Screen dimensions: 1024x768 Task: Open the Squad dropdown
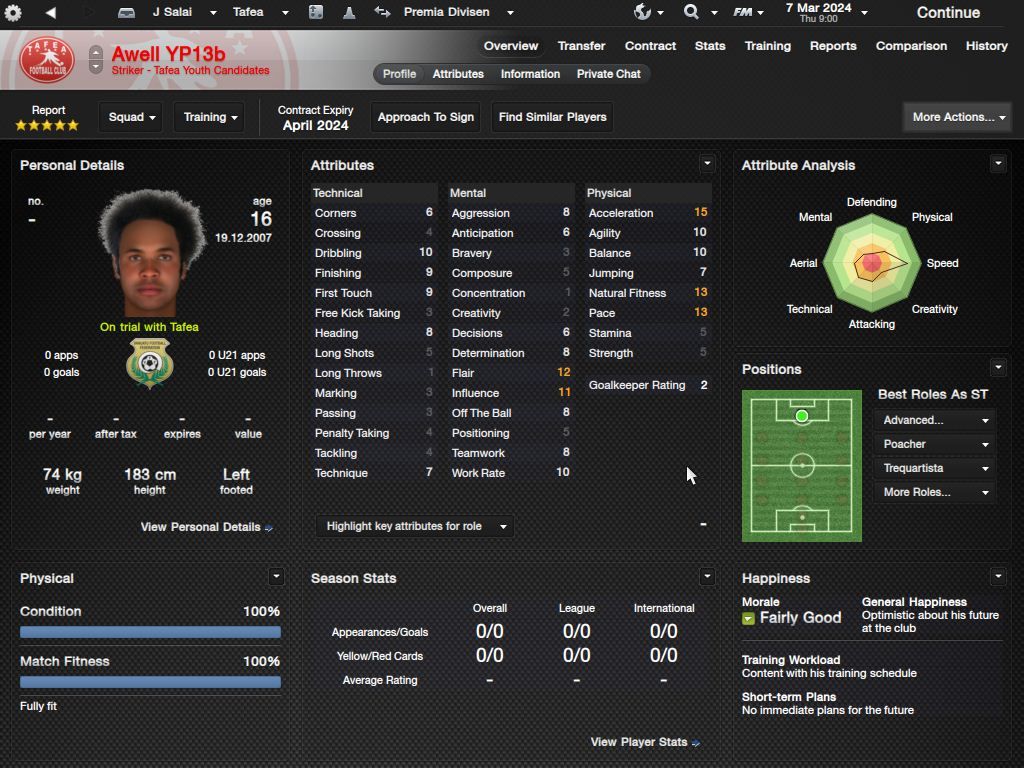[132, 117]
